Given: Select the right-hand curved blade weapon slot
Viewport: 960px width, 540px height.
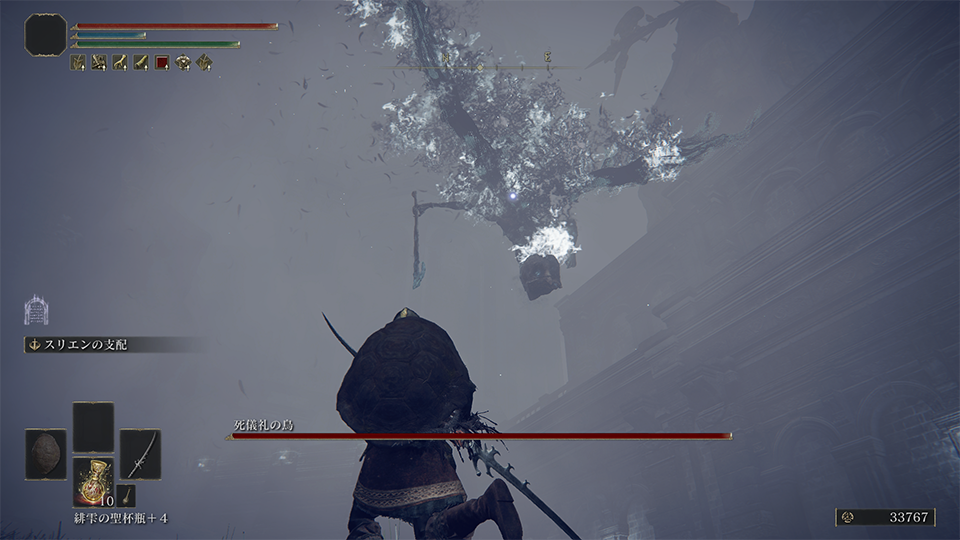Looking at the screenshot, I should pyautogui.click(x=140, y=454).
